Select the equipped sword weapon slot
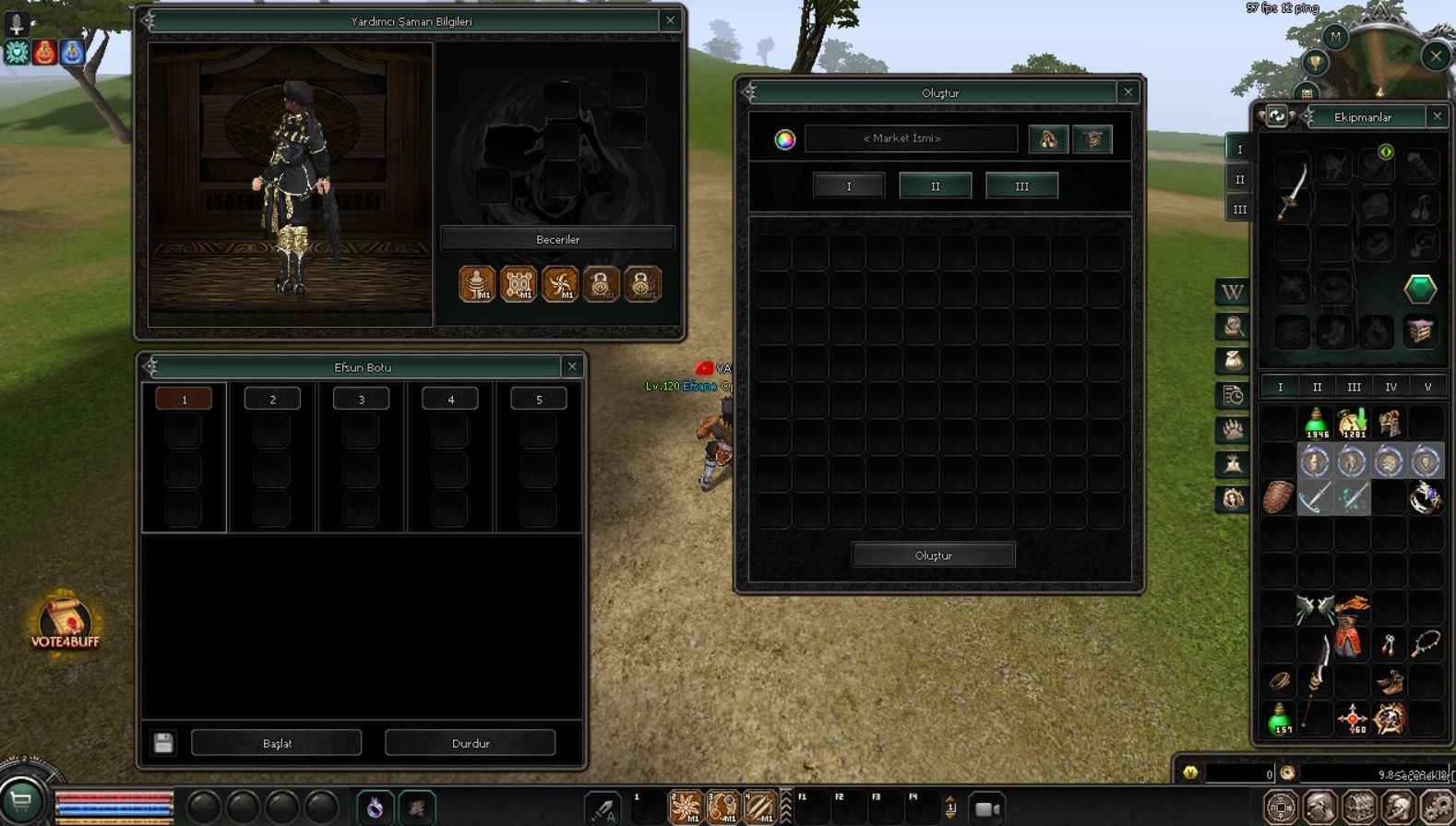This screenshot has height=826, width=1456. [x=1292, y=189]
